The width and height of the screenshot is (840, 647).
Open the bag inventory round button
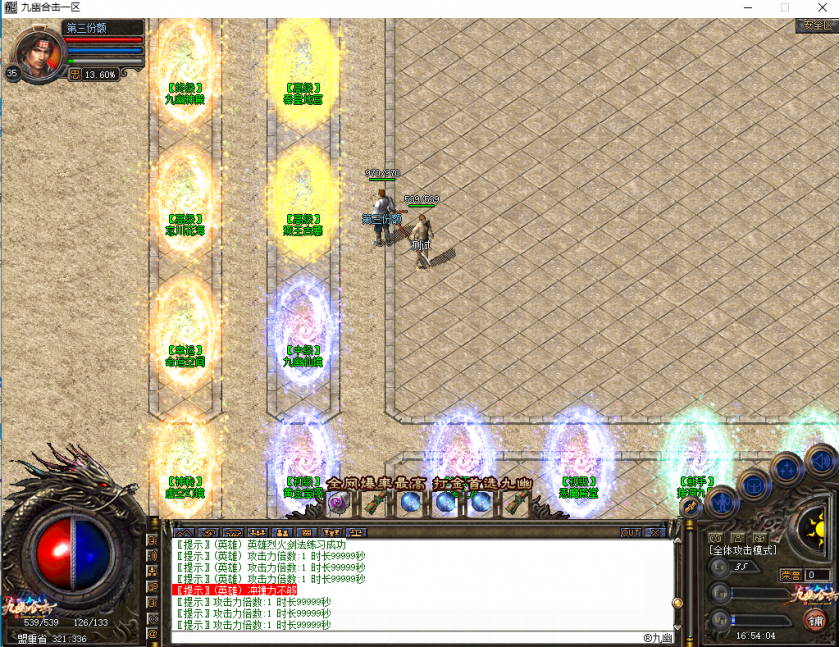tap(752, 485)
